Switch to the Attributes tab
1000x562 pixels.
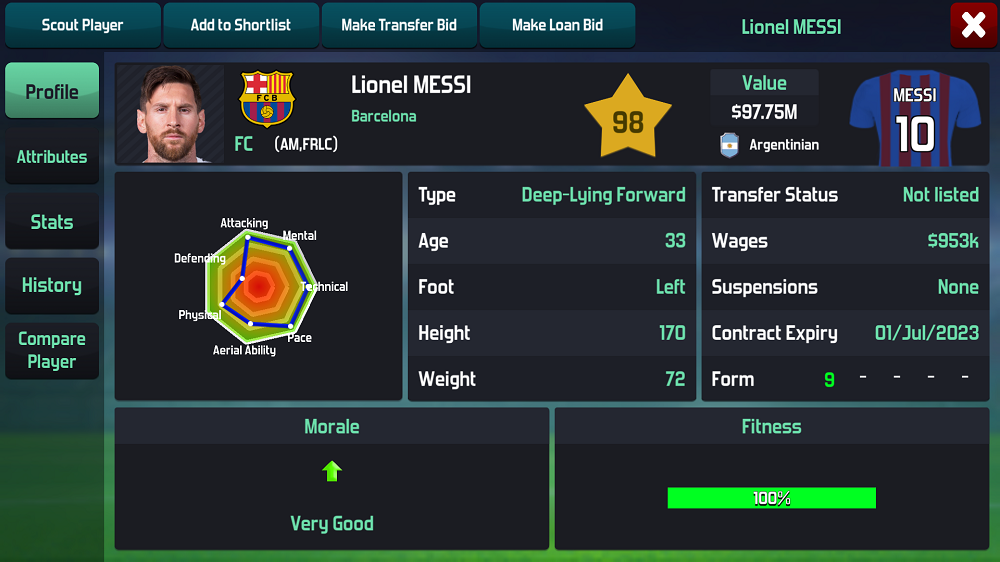(x=52, y=156)
